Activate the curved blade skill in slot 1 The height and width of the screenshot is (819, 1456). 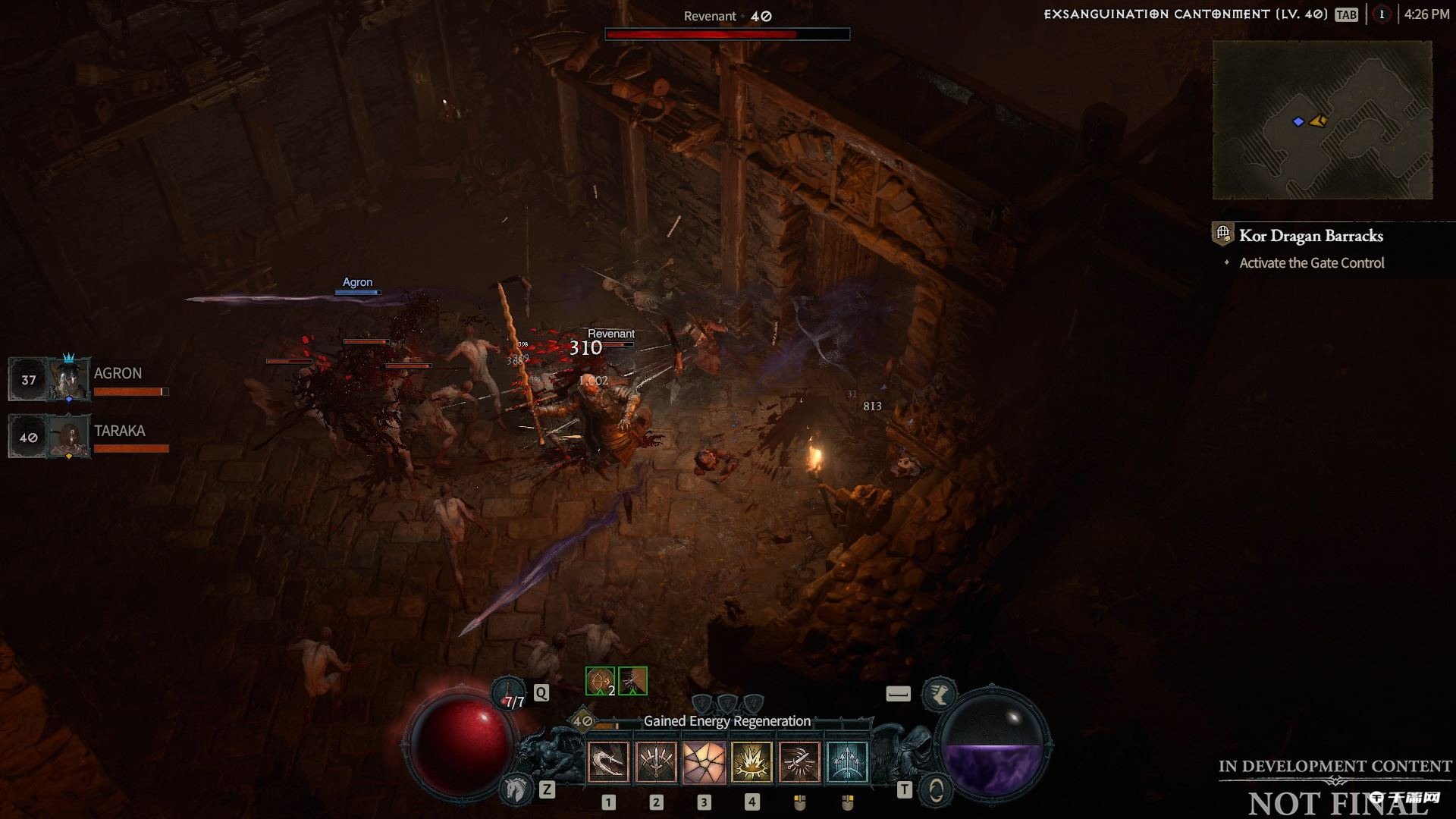coord(608,761)
